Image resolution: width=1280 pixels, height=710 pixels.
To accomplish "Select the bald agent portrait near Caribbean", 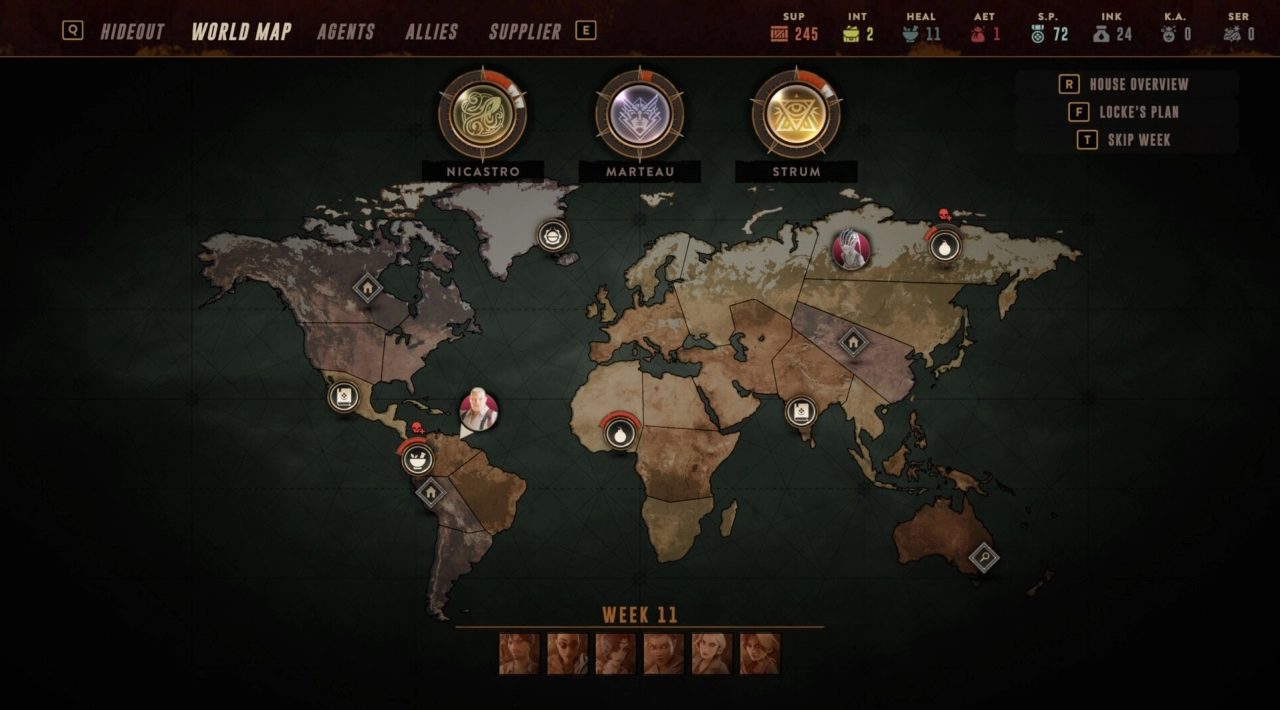I will (478, 410).
